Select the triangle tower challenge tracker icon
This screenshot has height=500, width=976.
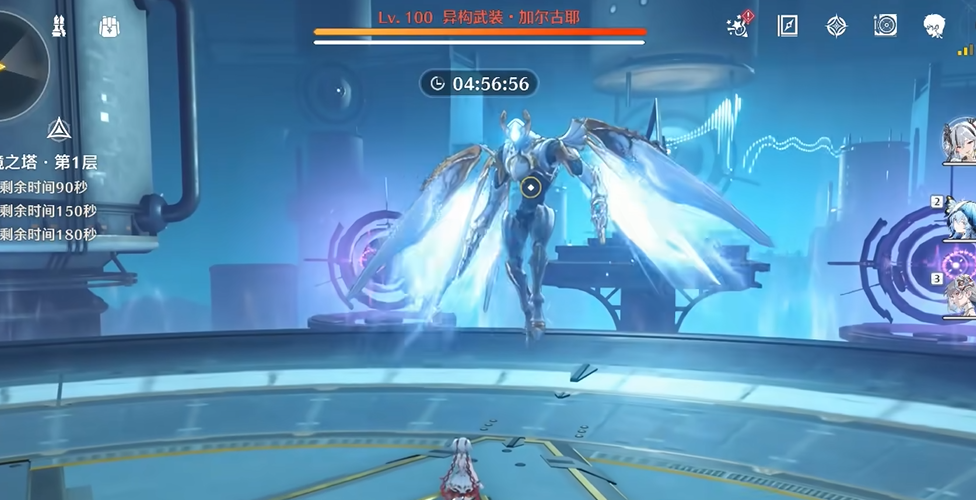(x=57, y=129)
